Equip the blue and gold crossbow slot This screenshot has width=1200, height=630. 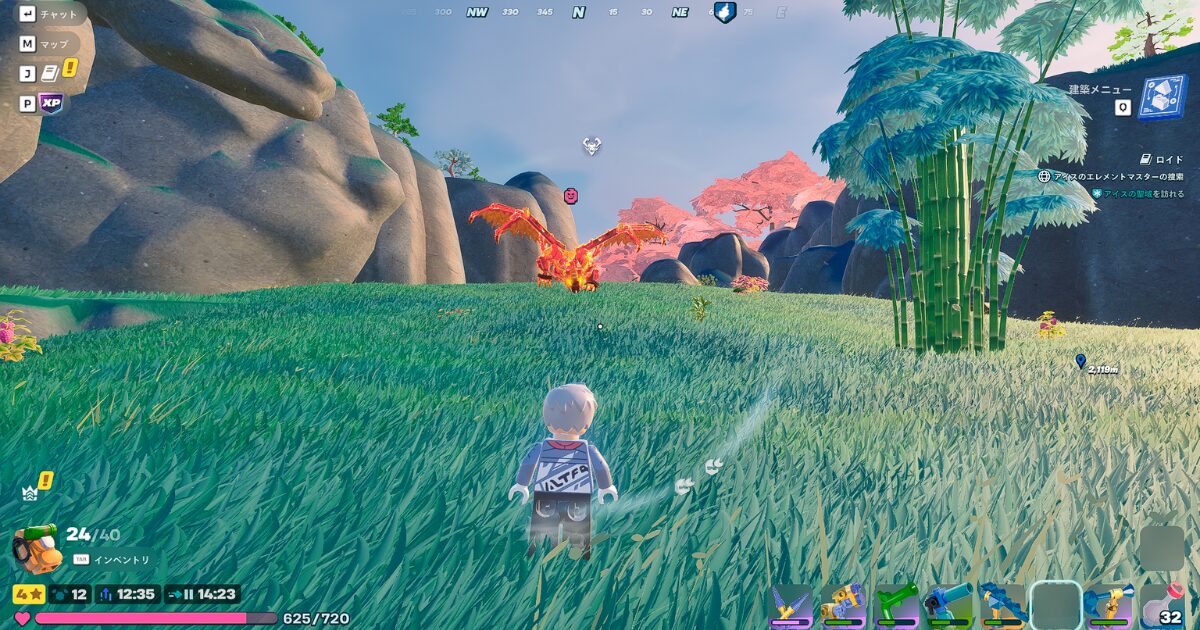click(x=1108, y=606)
